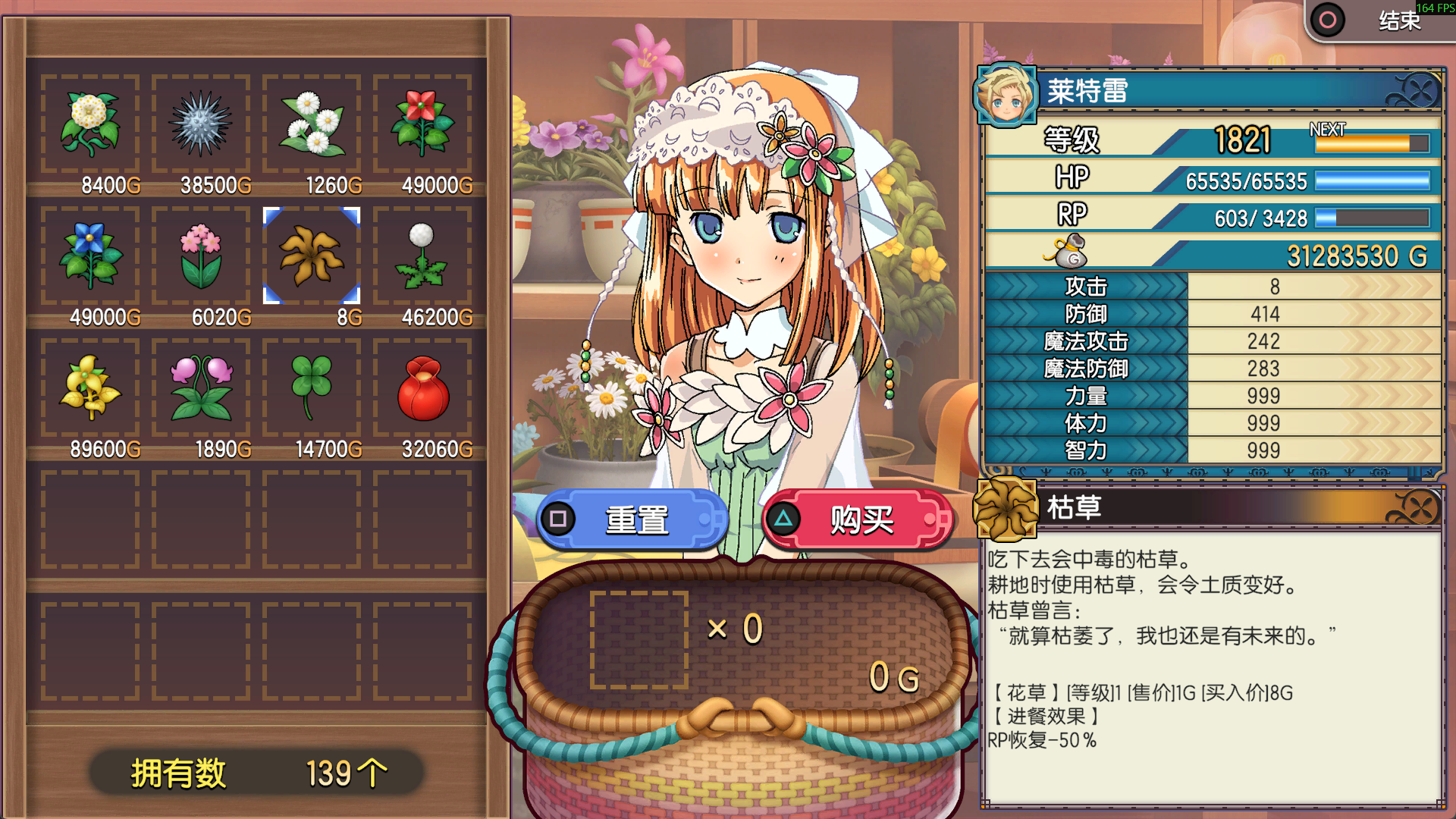Viewport: 1456px width, 819px height.
Task: Select the white-yellow flower priced 8400G
Action: [x=90, y=124]
